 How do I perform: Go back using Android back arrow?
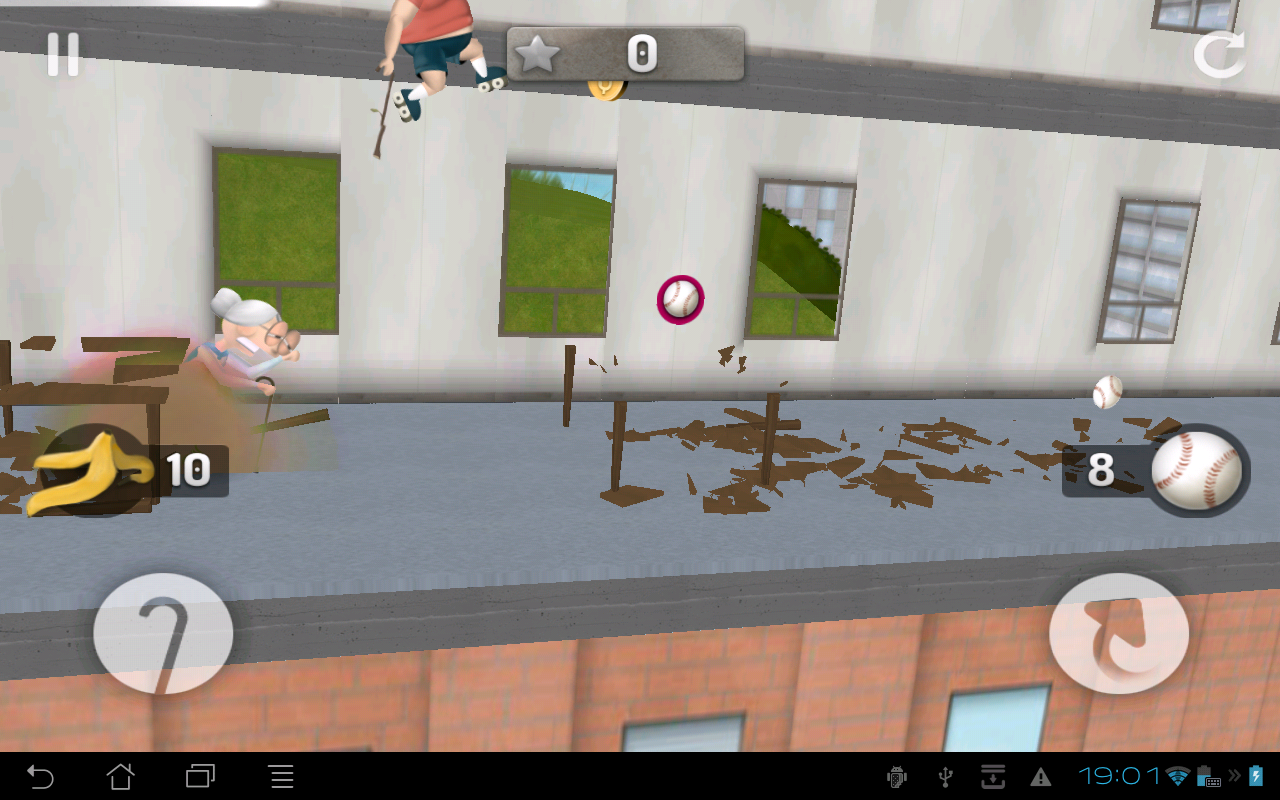(40, 776)
